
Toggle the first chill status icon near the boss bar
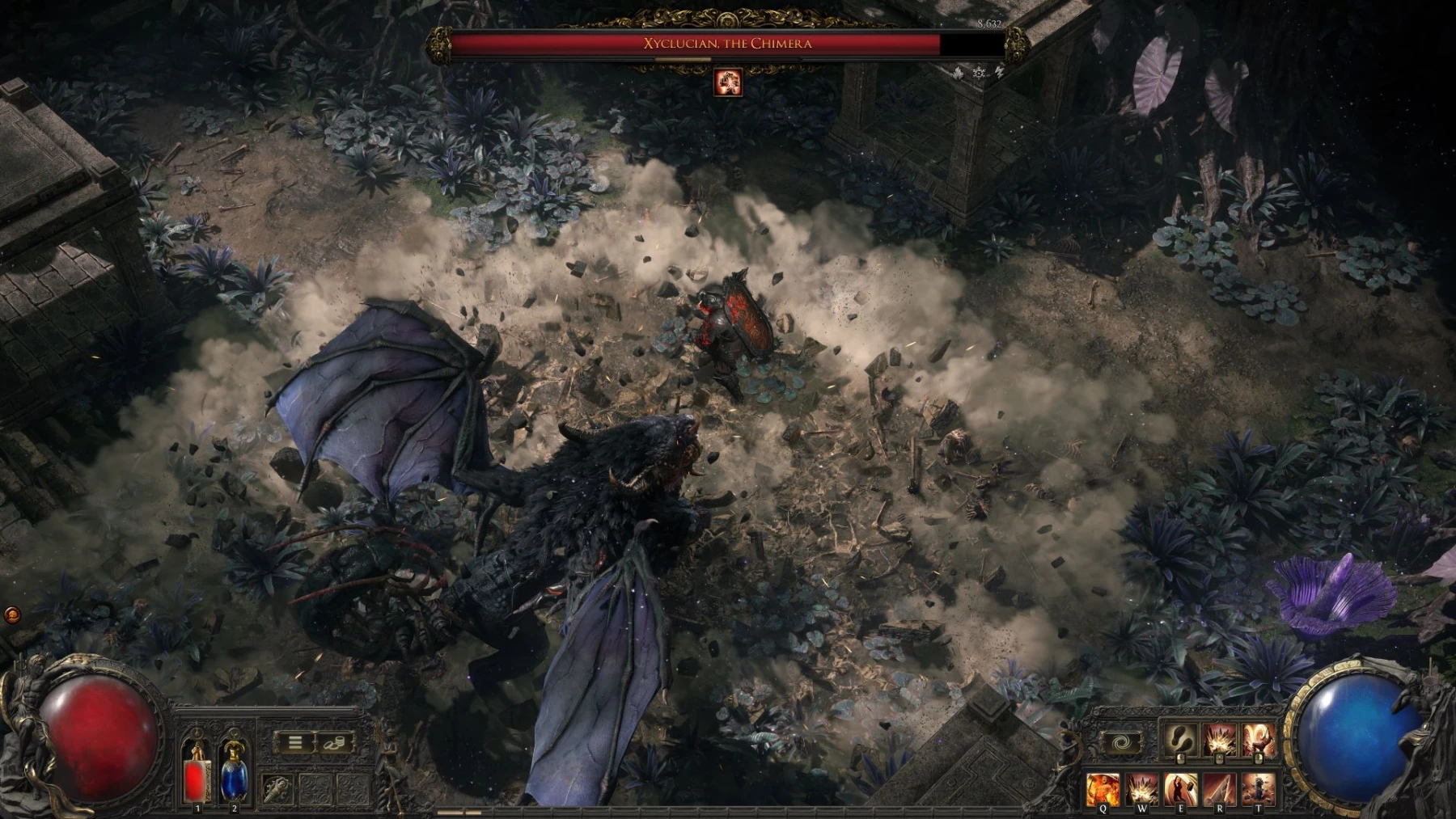click(959, 74)
